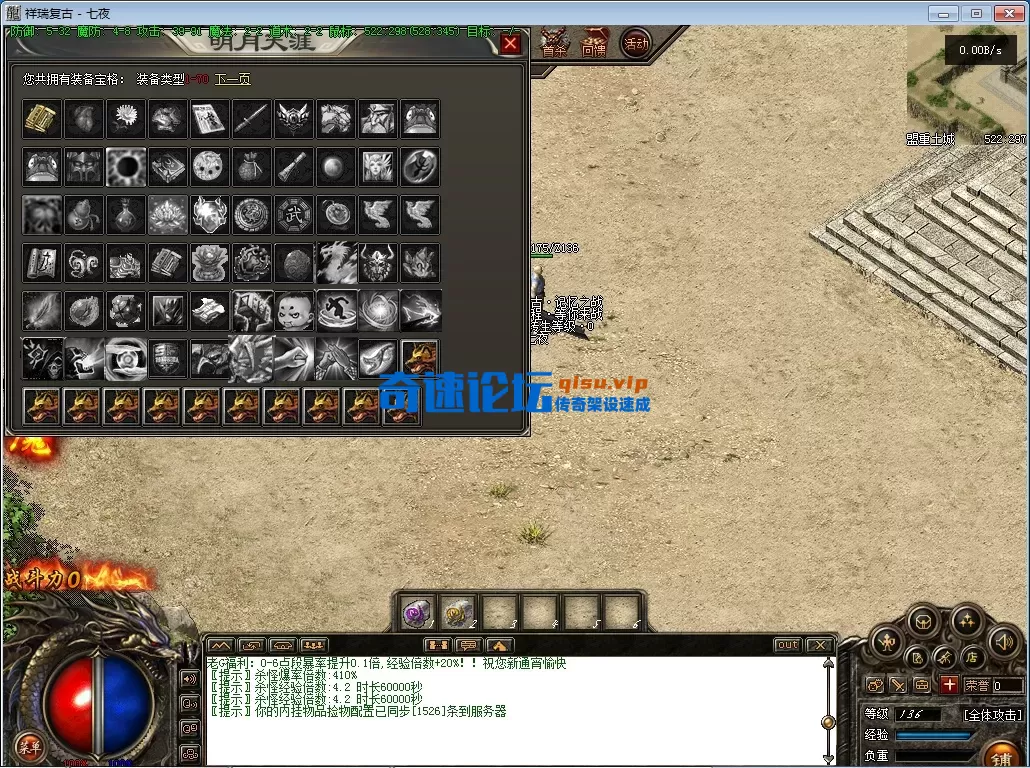Maximize the game window
The height and width of the screenshot is (768, 1030).
pyautogui.click(x=976, y=13)
